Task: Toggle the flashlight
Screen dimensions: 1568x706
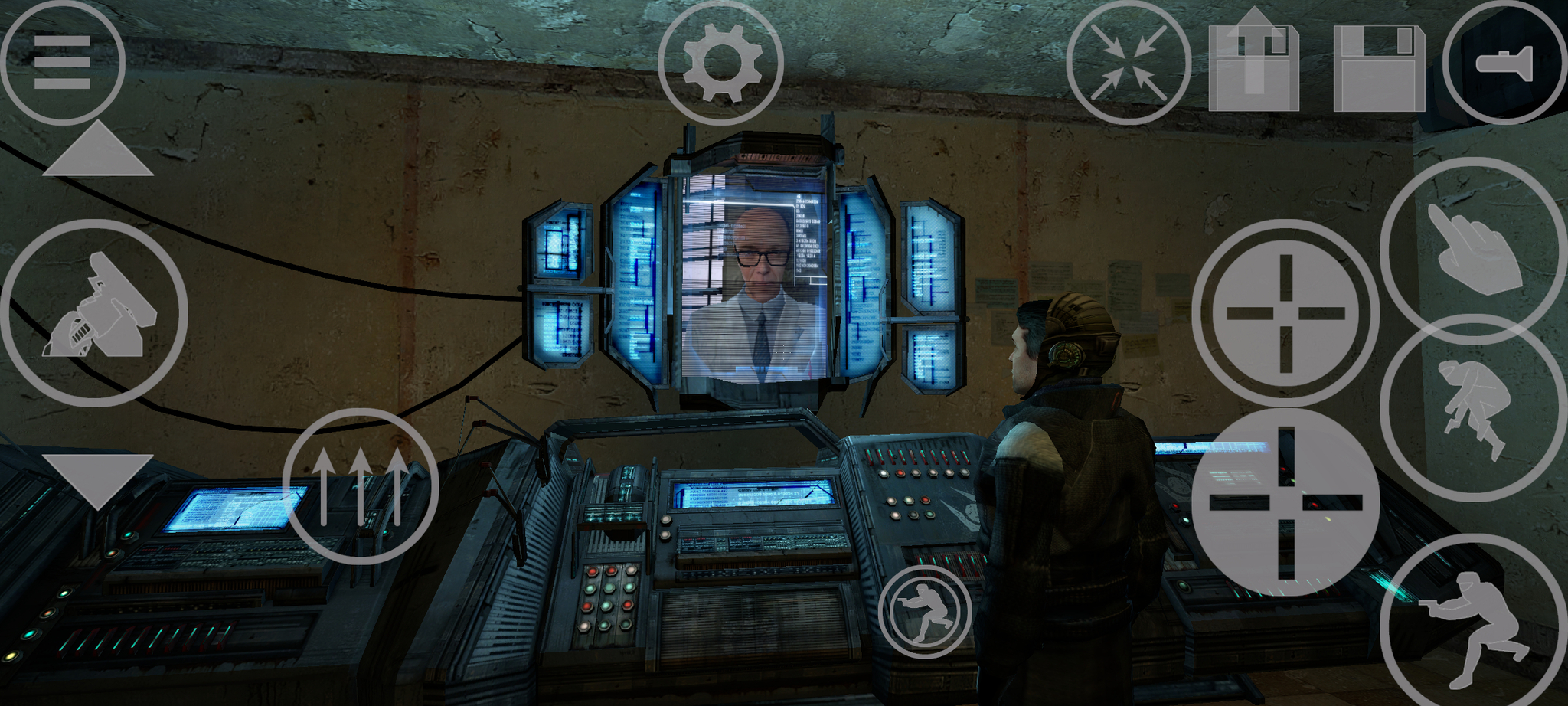Action: tap(1504, 63)
